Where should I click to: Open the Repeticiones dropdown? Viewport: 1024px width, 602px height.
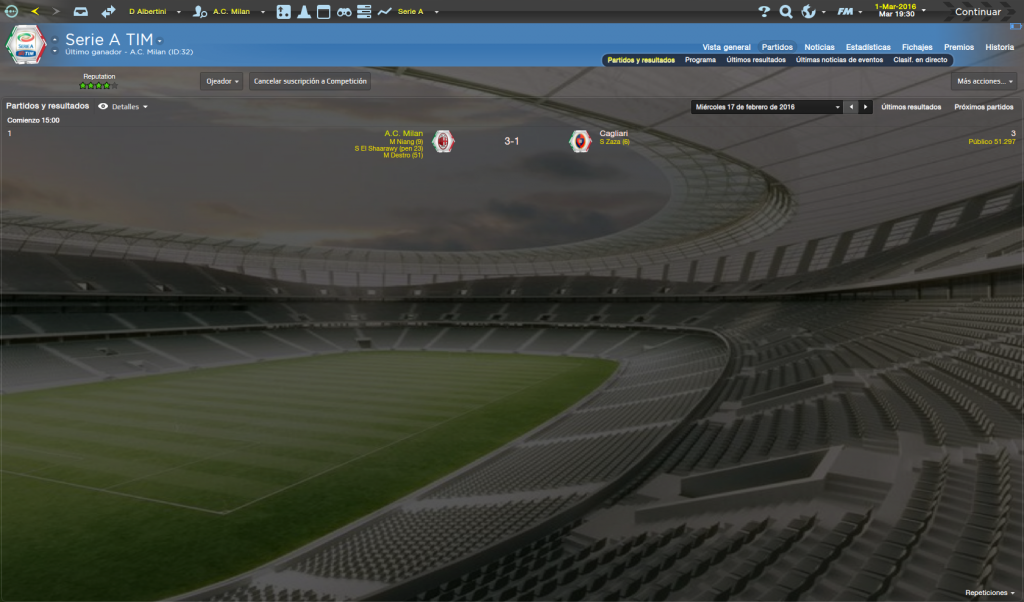pos(989,592)
